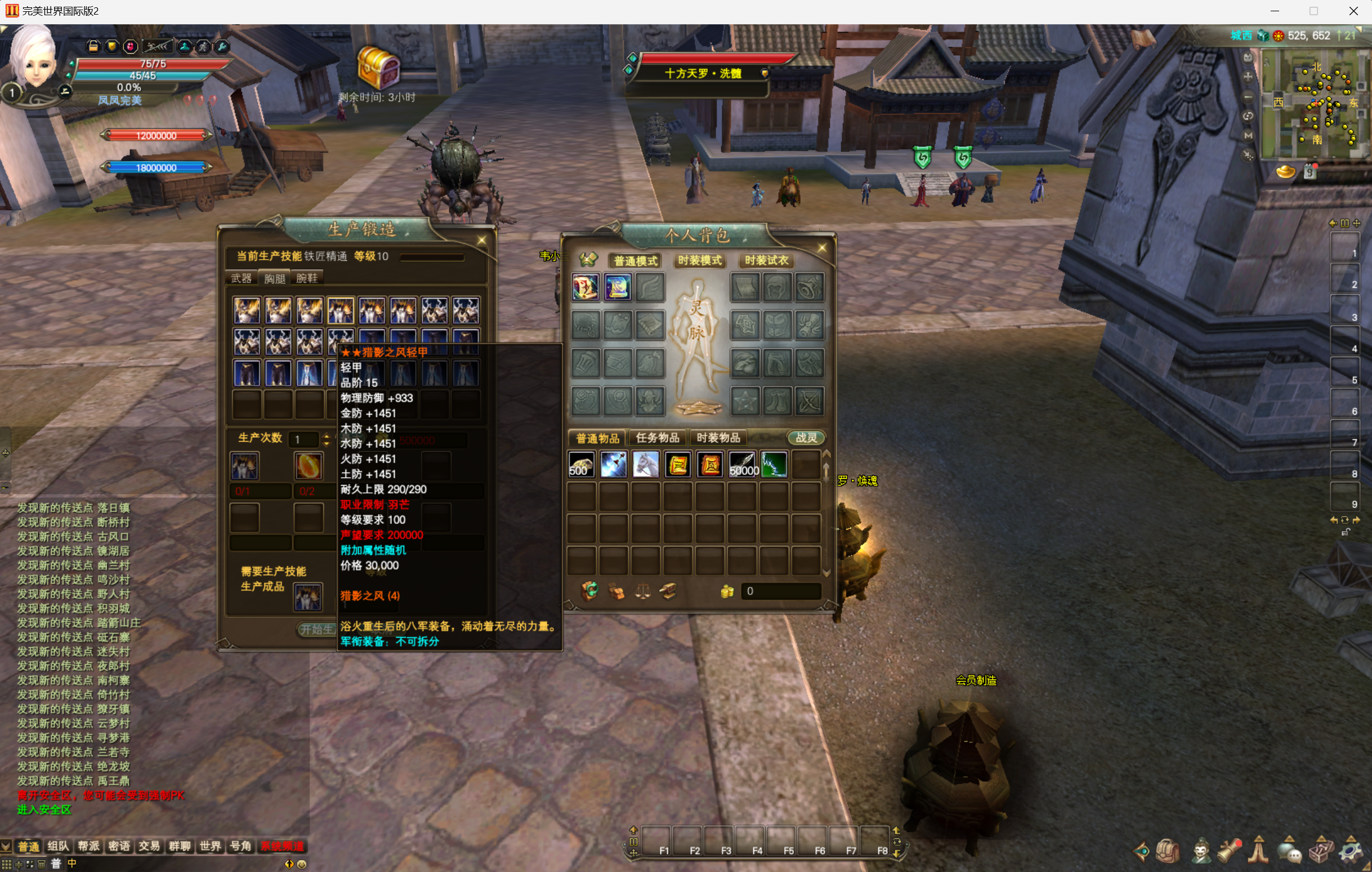Select the 时装模式 equipment view
The height and width of the screenshot is (872, 1372).
pyautogui.click(x=700, y=260)
